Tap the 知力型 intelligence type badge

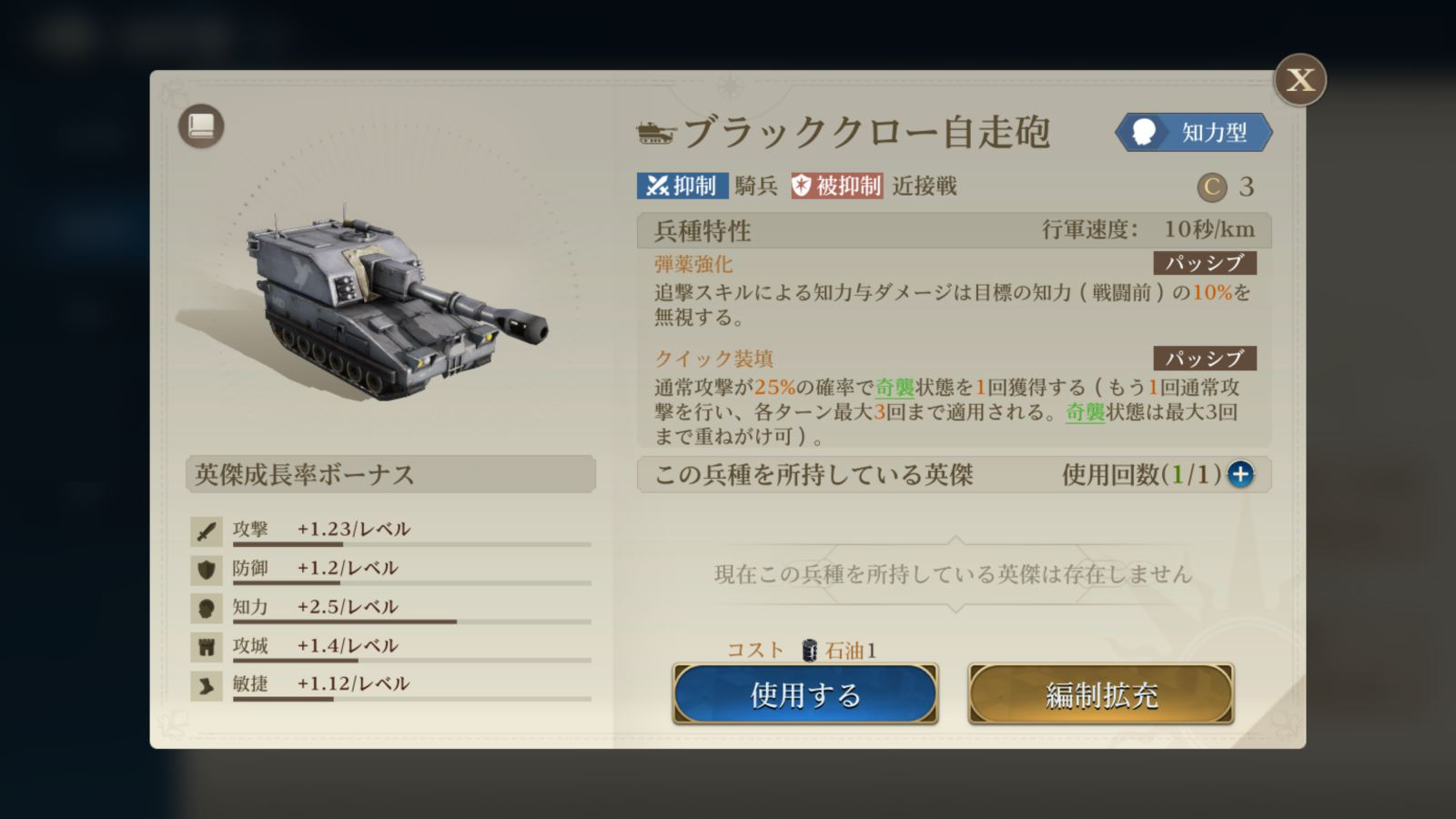(1194, 133)
